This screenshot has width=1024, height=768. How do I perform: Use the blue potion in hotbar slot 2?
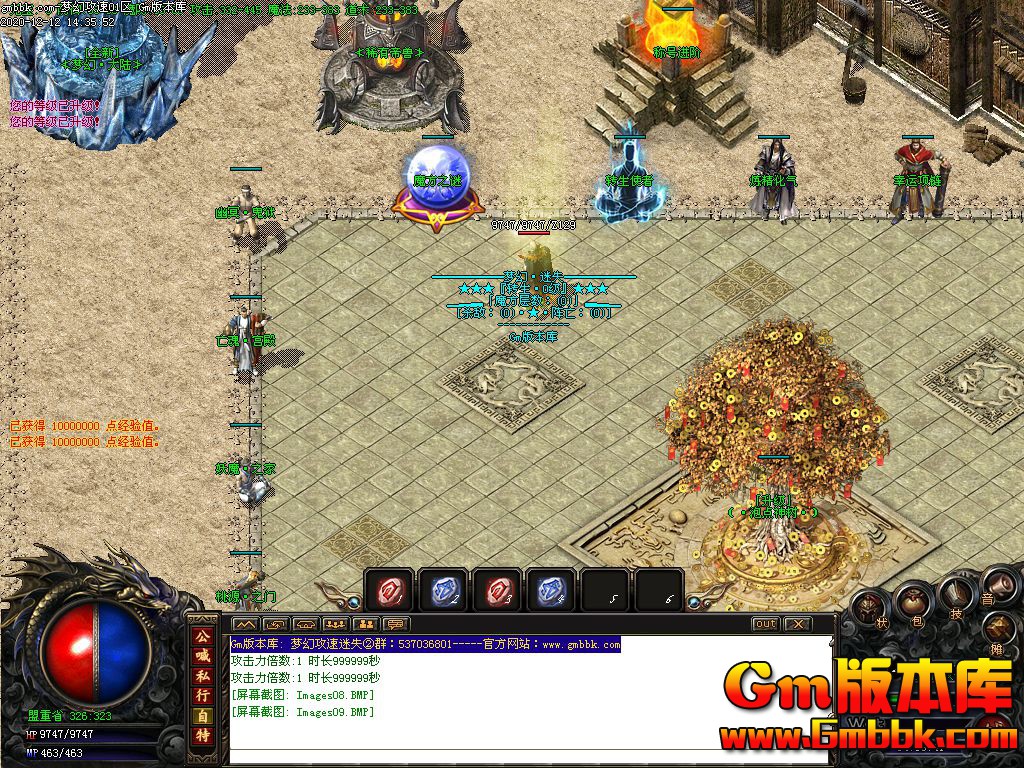444,591
